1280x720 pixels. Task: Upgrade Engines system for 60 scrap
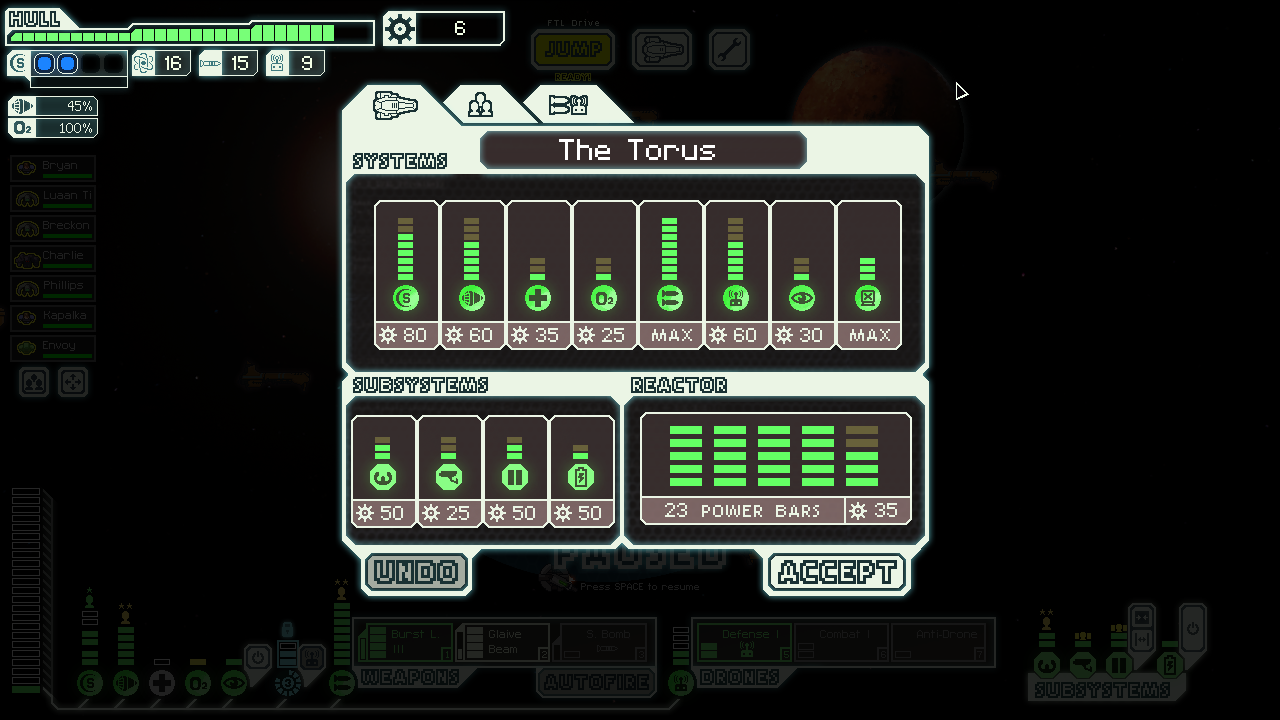click(472, 275)
